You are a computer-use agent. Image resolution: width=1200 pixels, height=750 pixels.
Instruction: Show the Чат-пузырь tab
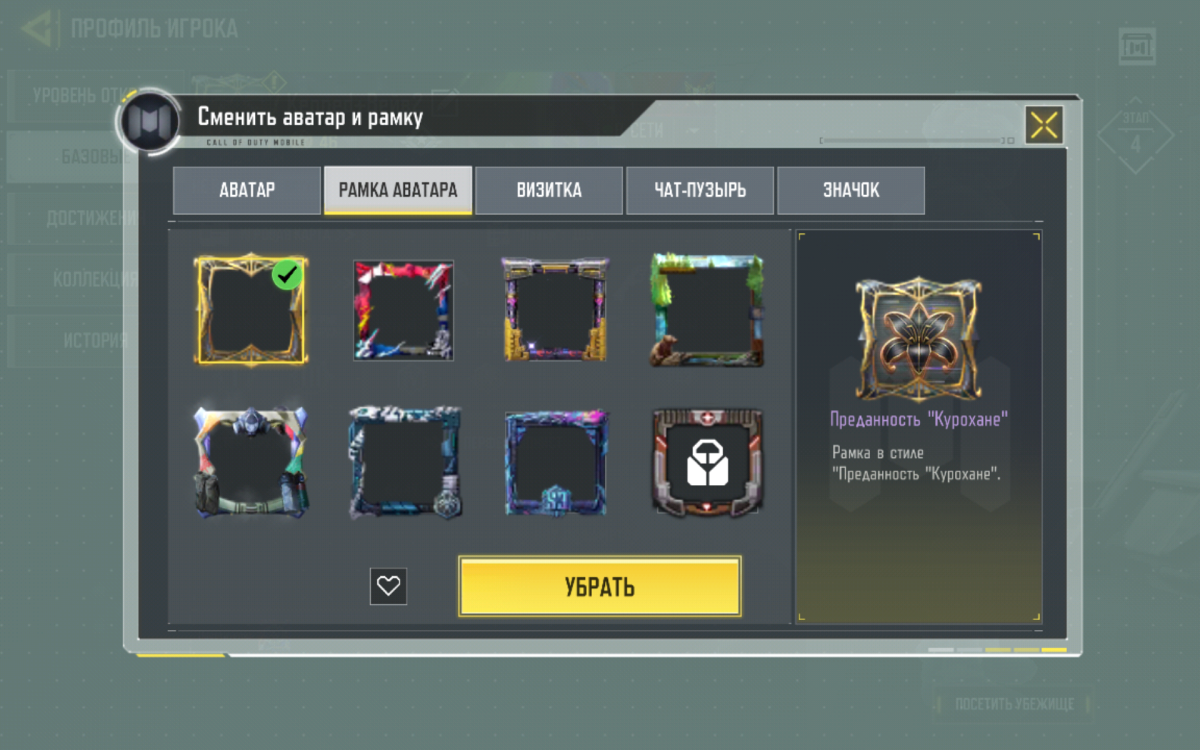point(700,190)
